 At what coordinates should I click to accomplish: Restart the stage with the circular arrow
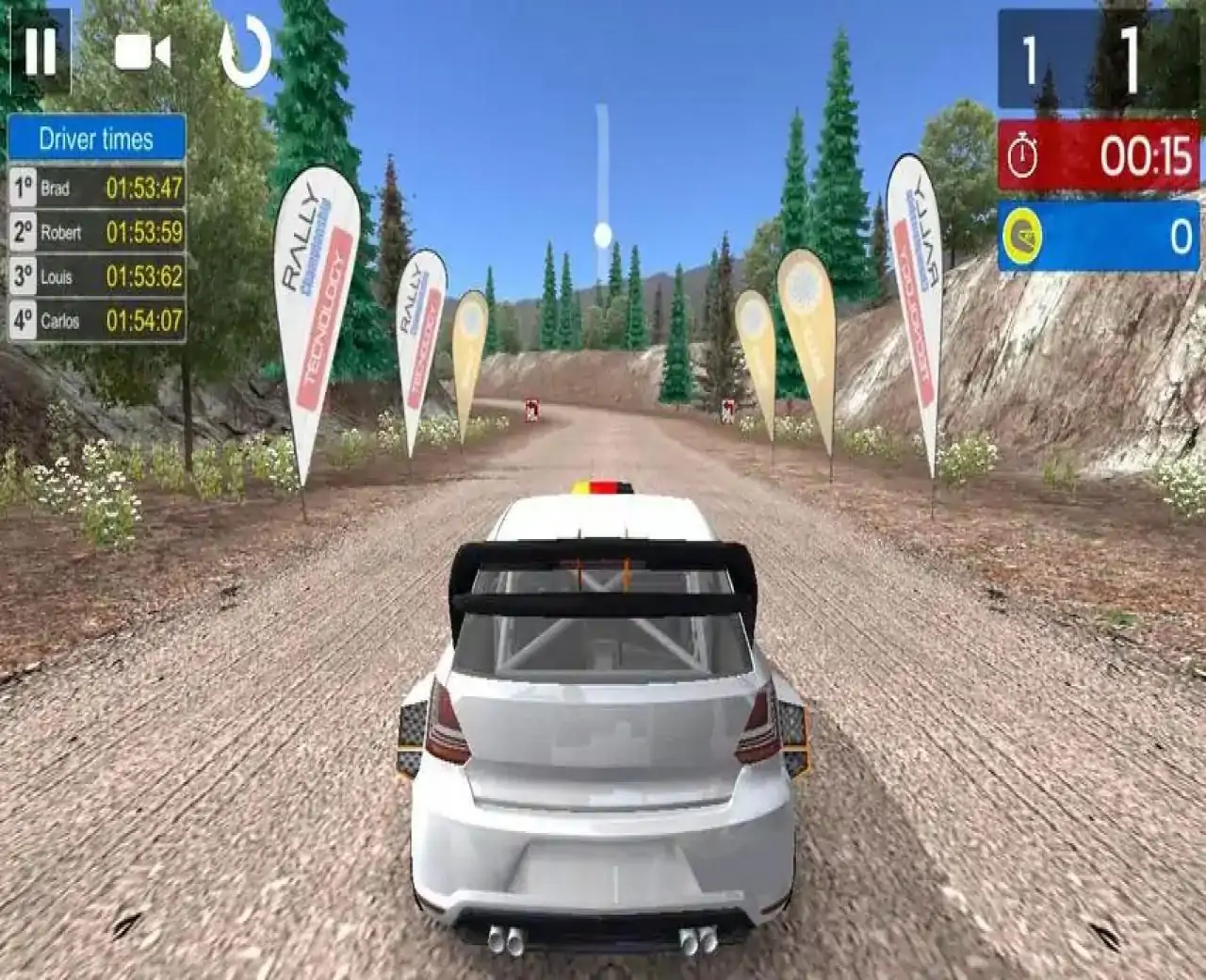[245, 53]
